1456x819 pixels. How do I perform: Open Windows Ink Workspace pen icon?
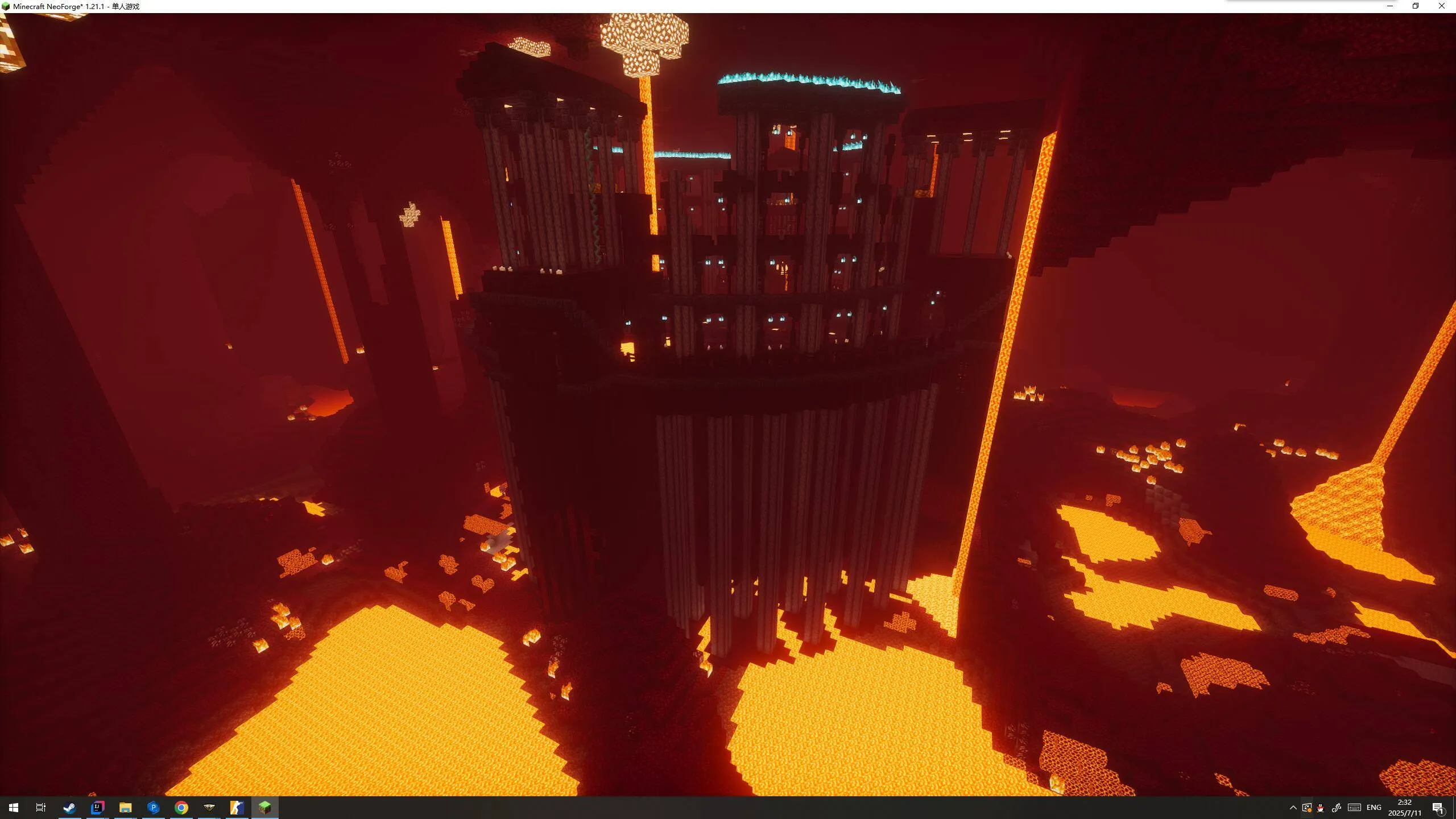(1337, 806)
